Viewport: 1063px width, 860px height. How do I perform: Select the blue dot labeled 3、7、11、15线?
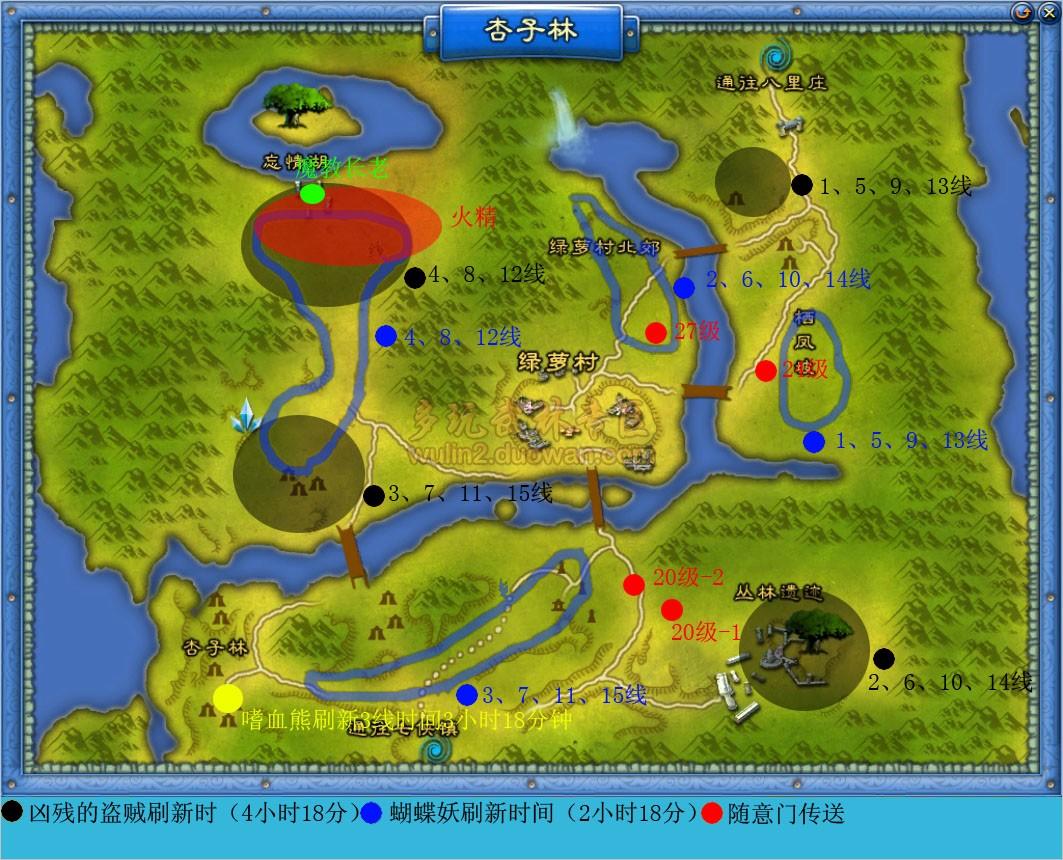click(467, 694)
